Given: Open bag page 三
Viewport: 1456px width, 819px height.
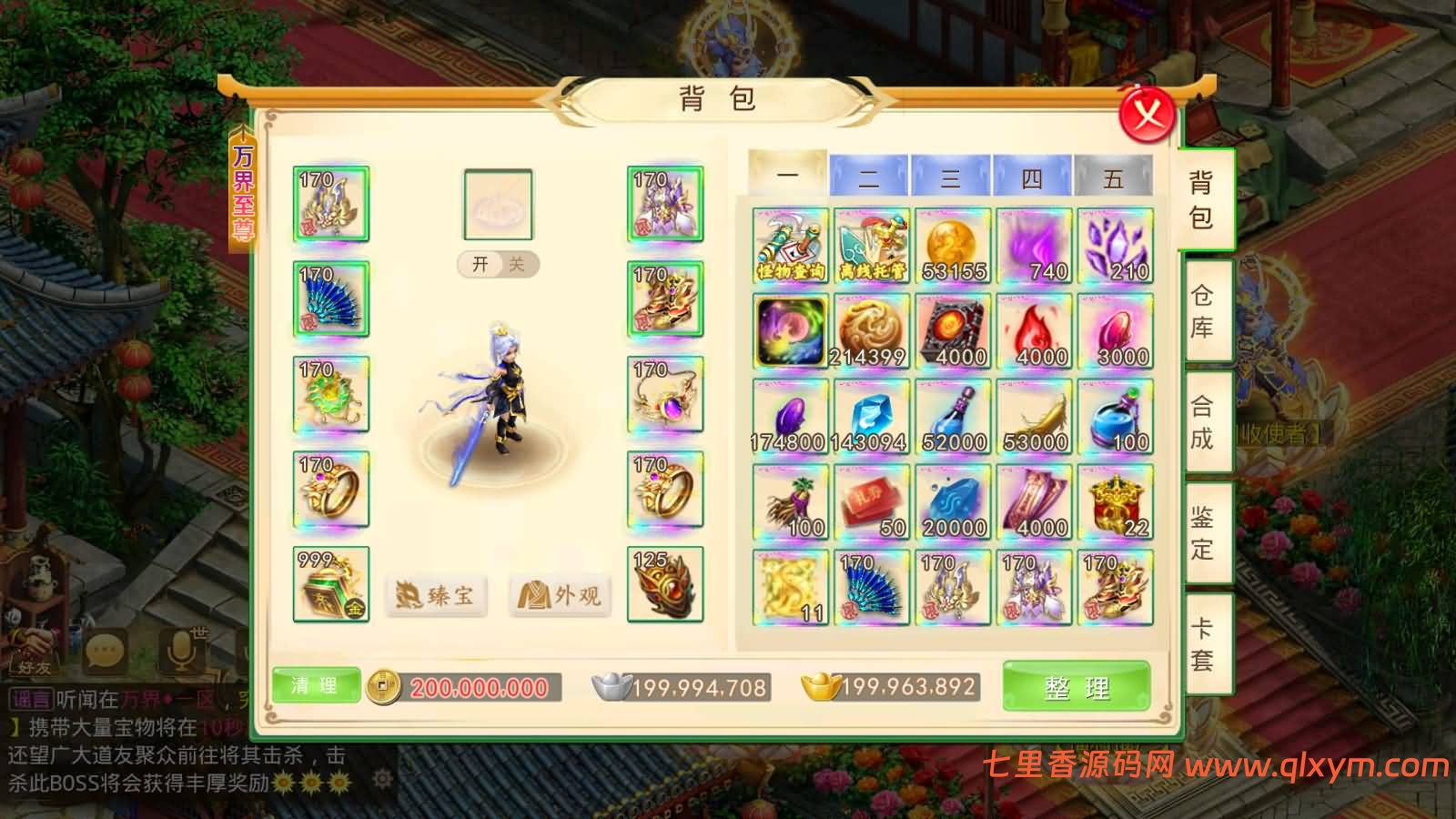Looking at the screenshot, I should [x=950, y=176].
